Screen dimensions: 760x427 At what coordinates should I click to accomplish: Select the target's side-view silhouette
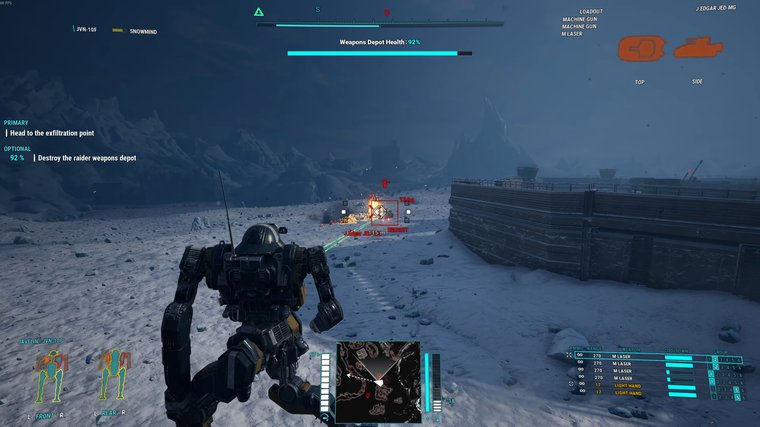click(x=697, y=48)
